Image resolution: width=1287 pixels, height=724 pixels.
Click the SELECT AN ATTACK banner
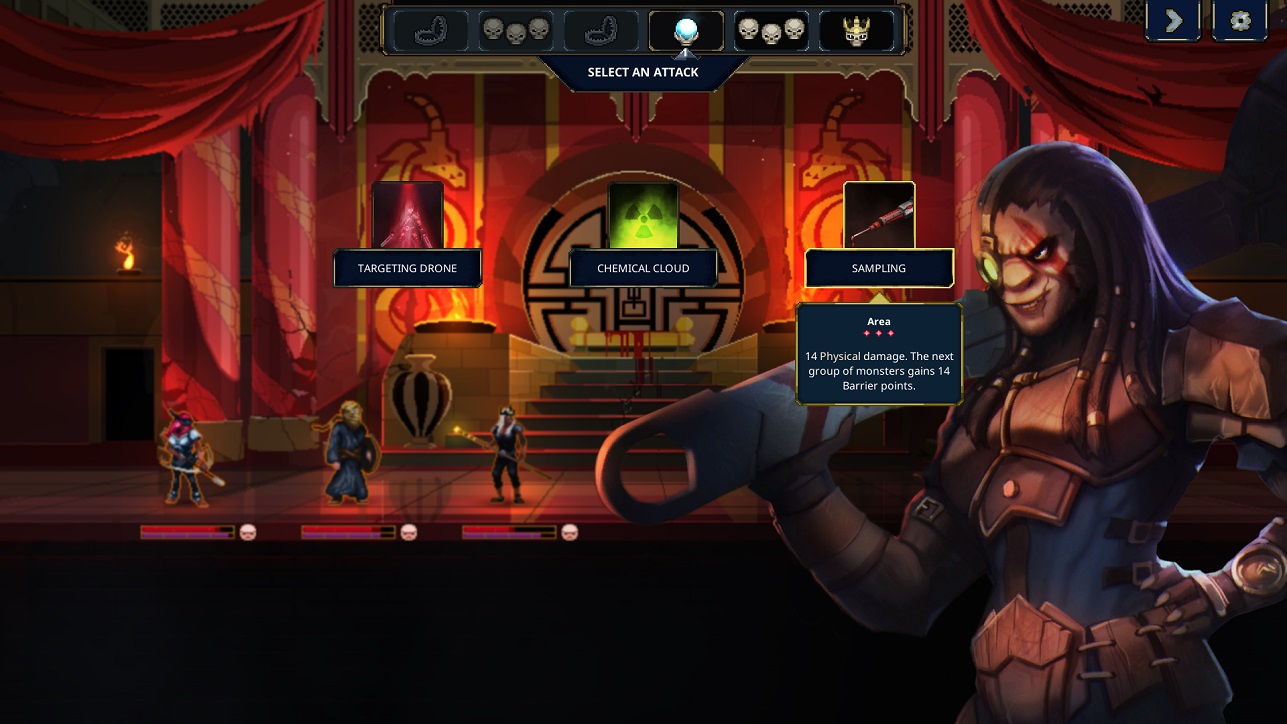(643, 71)
